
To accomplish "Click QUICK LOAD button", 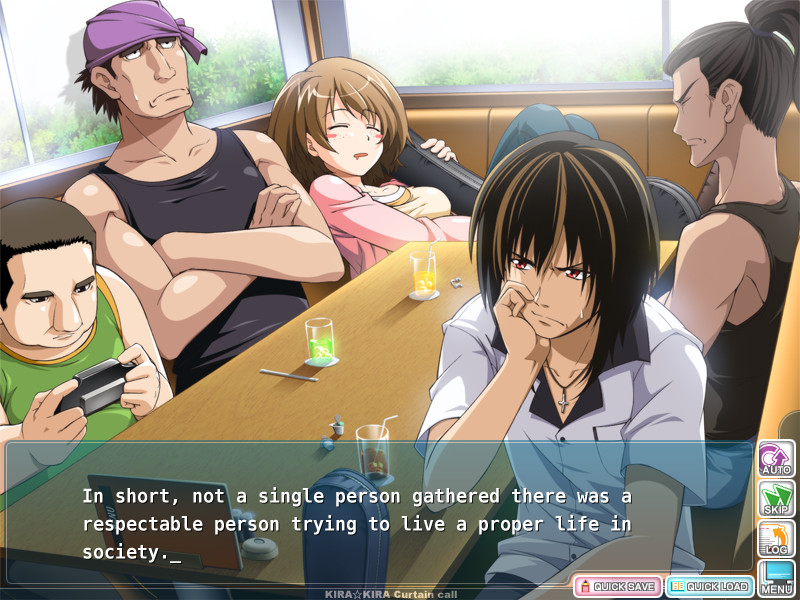I will click(710, 586).
